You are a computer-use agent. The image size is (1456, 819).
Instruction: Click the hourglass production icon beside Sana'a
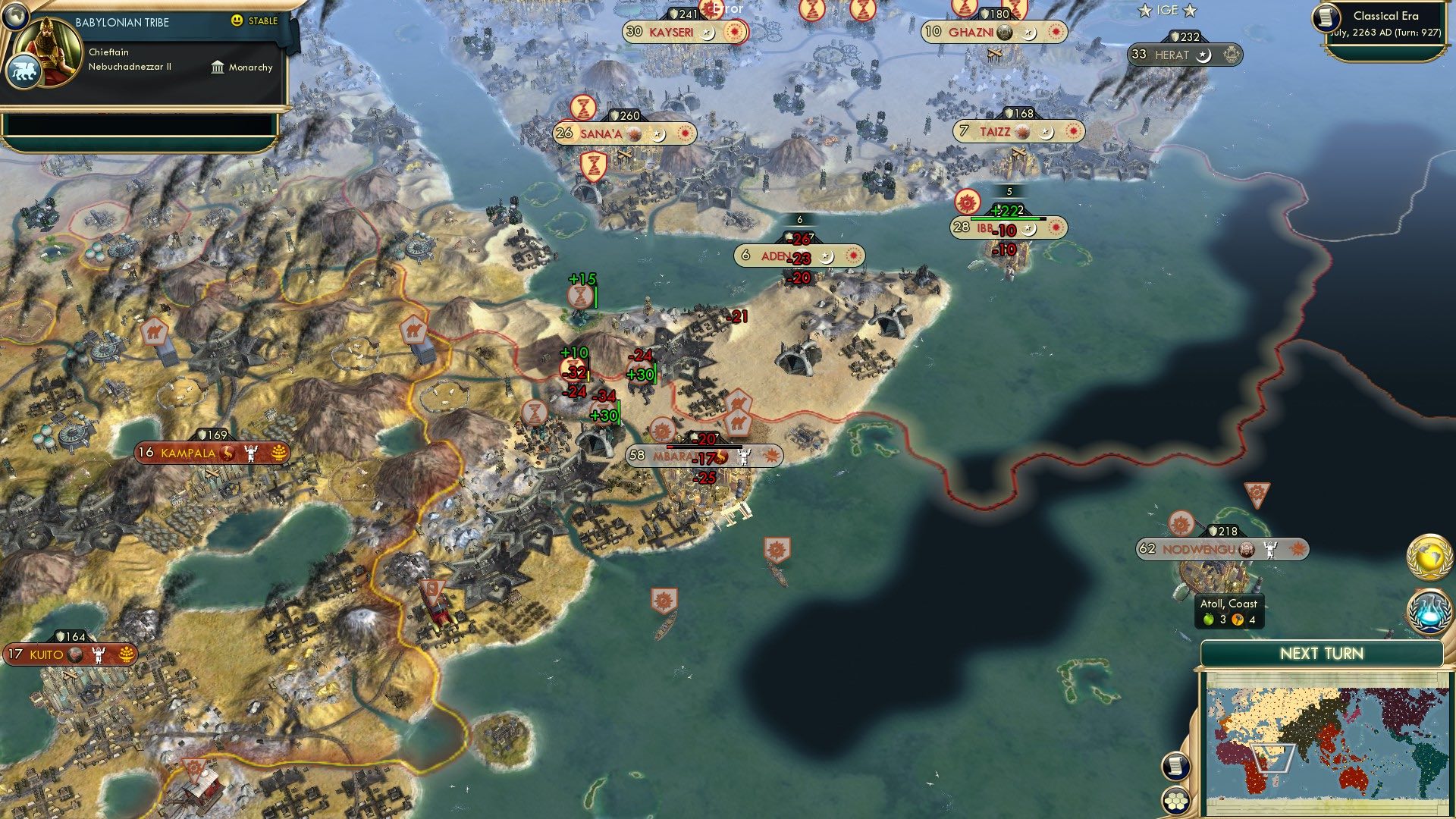(x=582, y=108)
